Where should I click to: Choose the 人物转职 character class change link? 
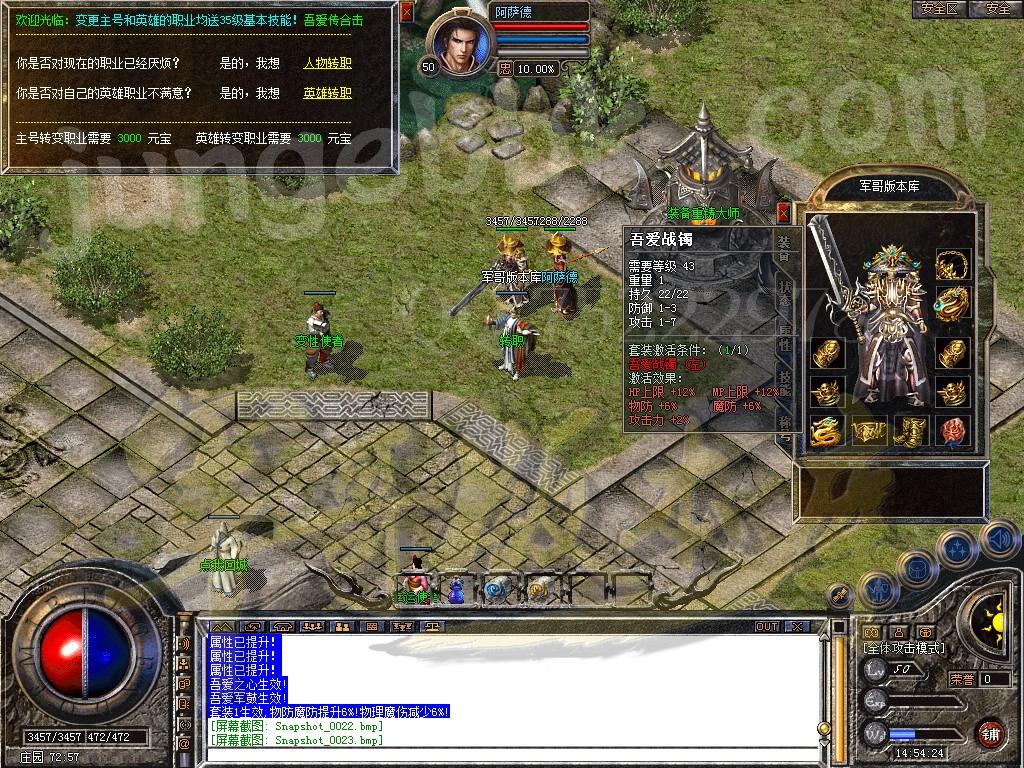(328, 63)
